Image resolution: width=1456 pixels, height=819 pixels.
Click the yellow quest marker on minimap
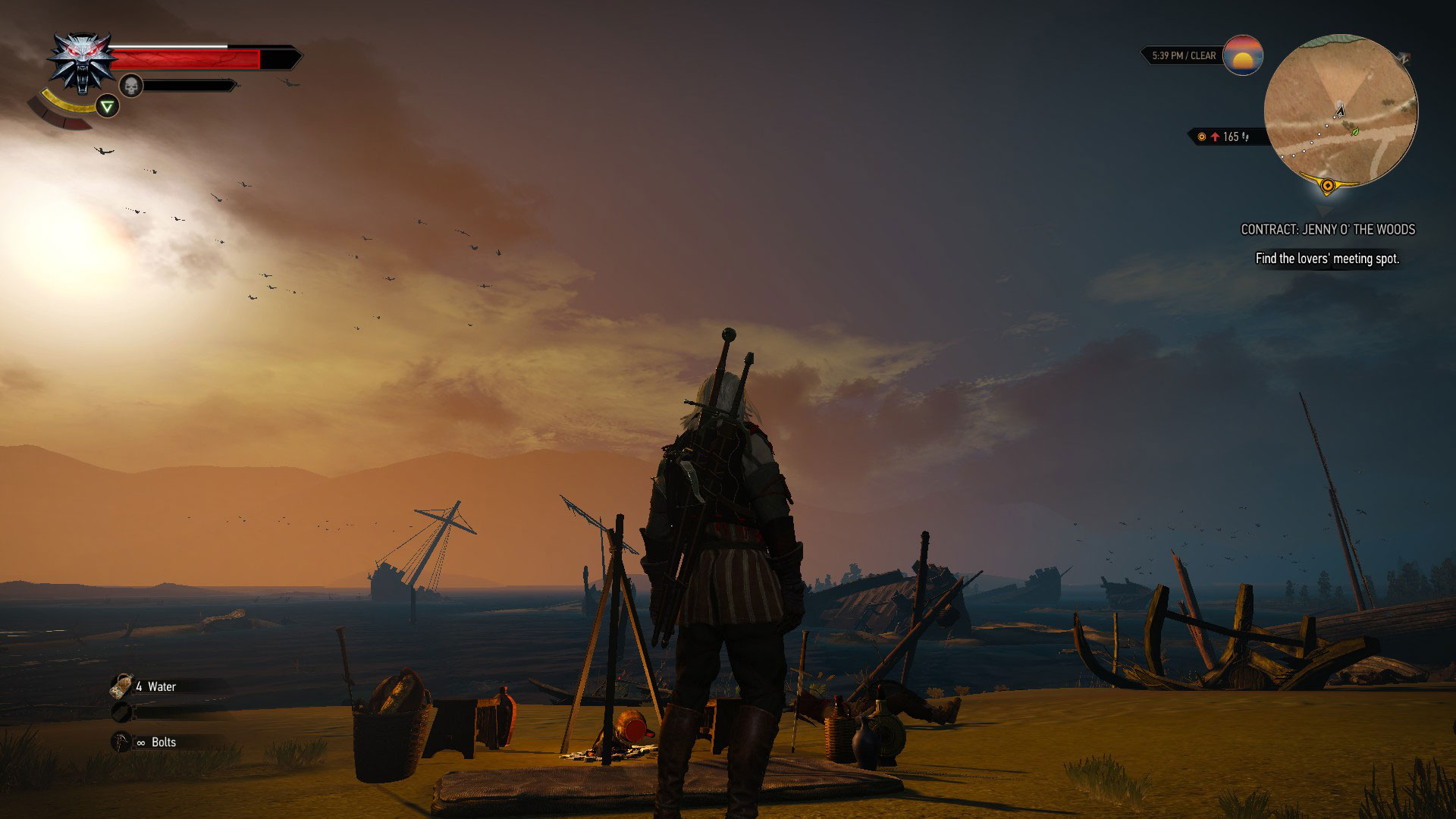pos(1327,184)
